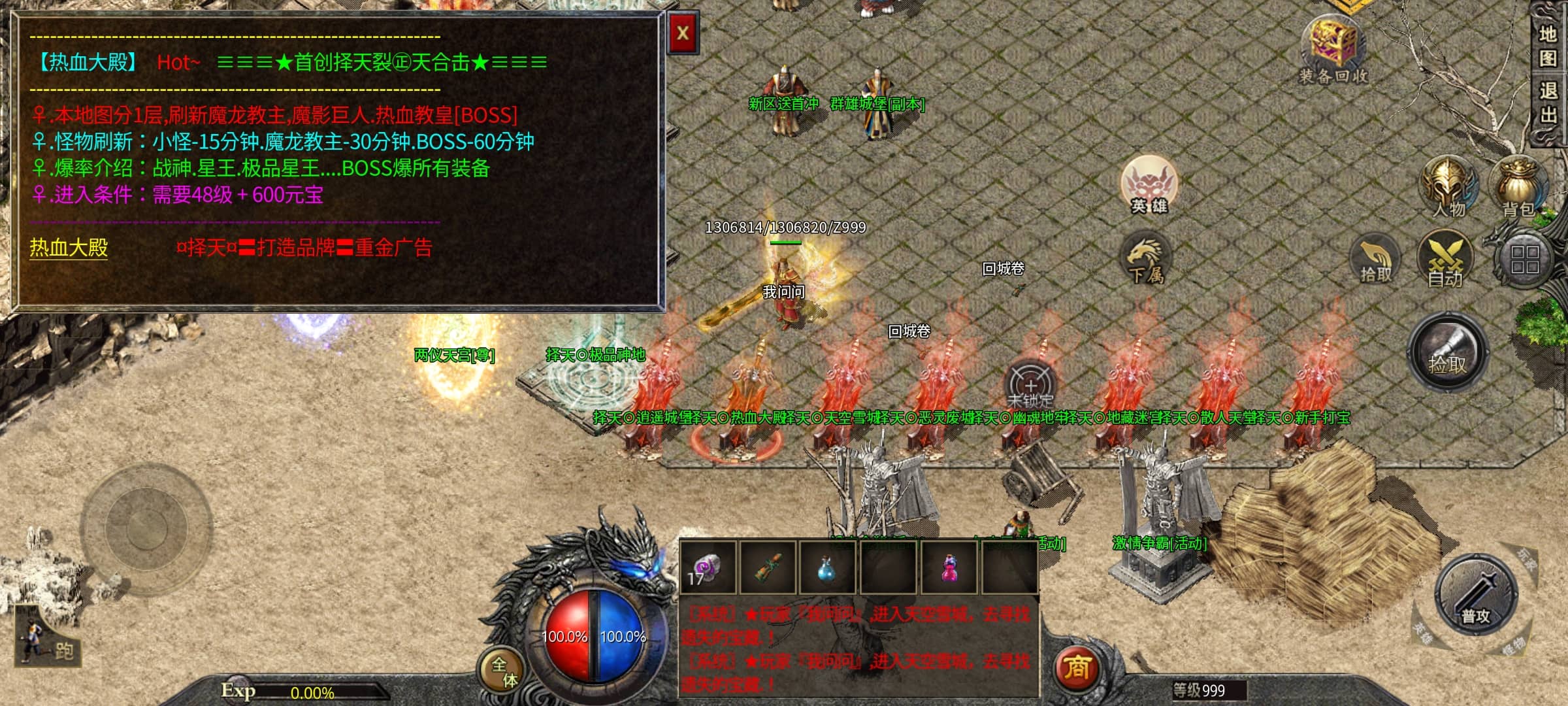Screen dimensions: 1568x706
Task: Expand the four-square grid menu
Action: 1524,260
